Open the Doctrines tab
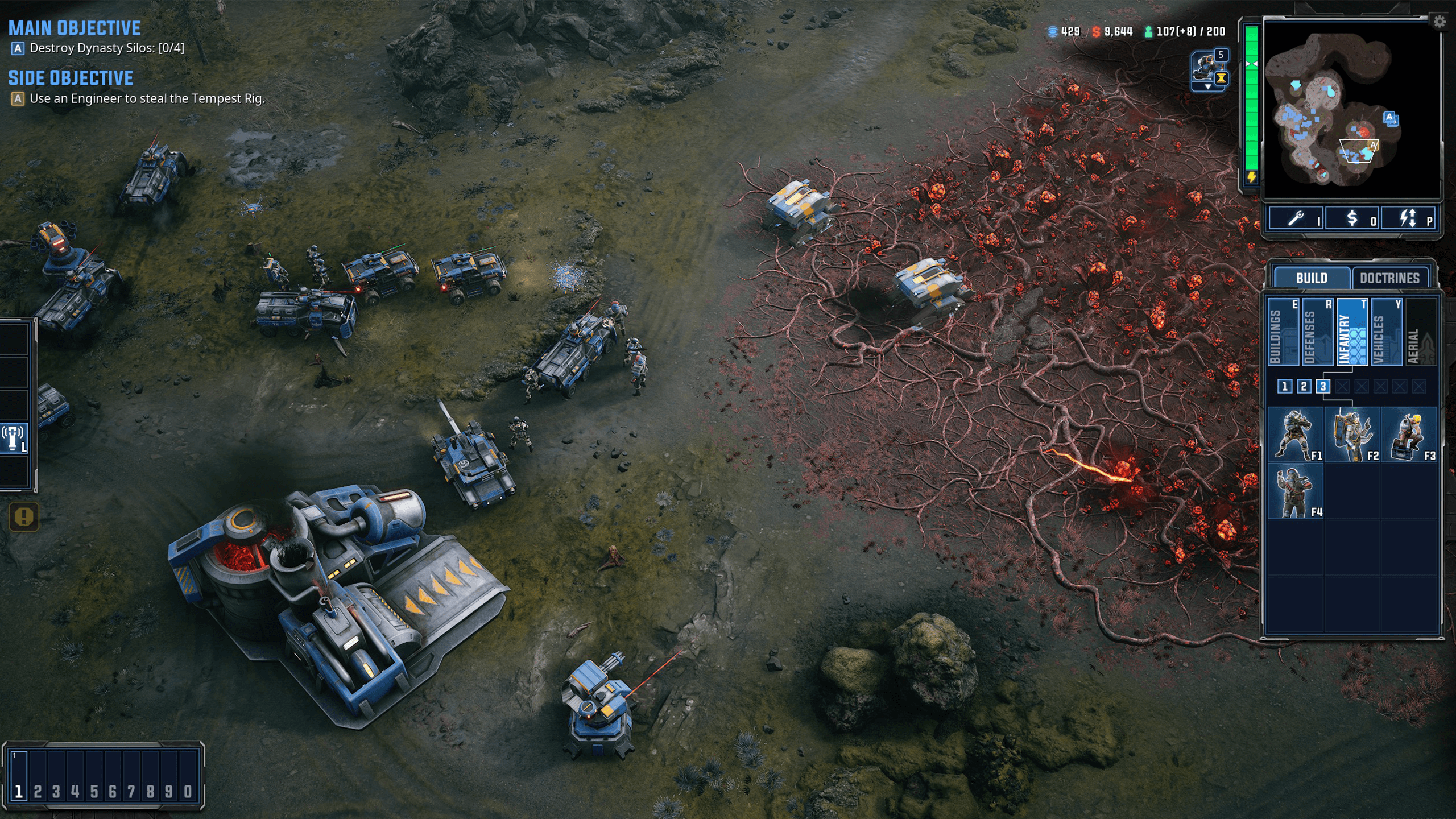The image size is (1456, 819). (1389, 278)
